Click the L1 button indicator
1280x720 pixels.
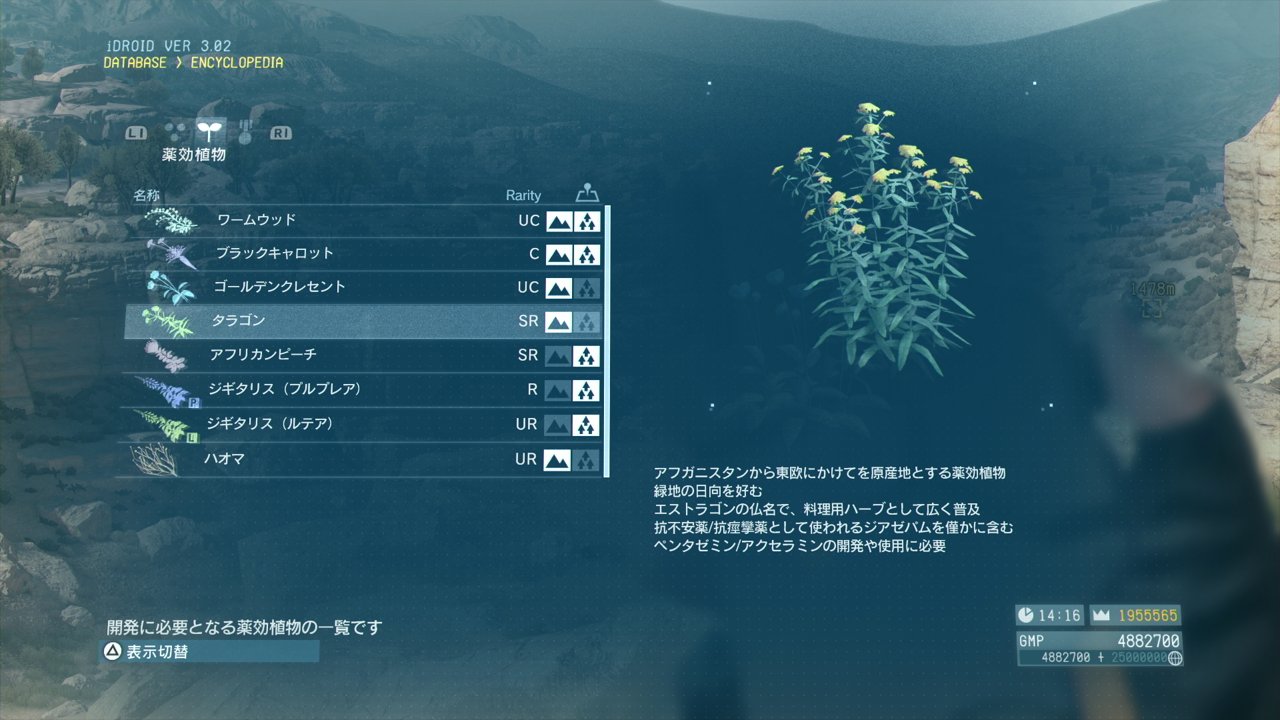click(135, 131)
